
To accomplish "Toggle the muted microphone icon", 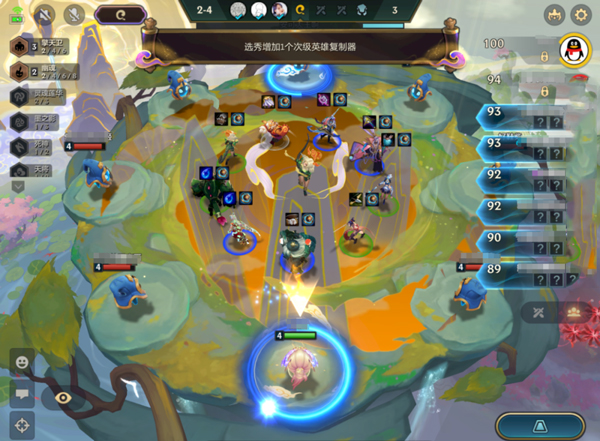I will (74, 15).
